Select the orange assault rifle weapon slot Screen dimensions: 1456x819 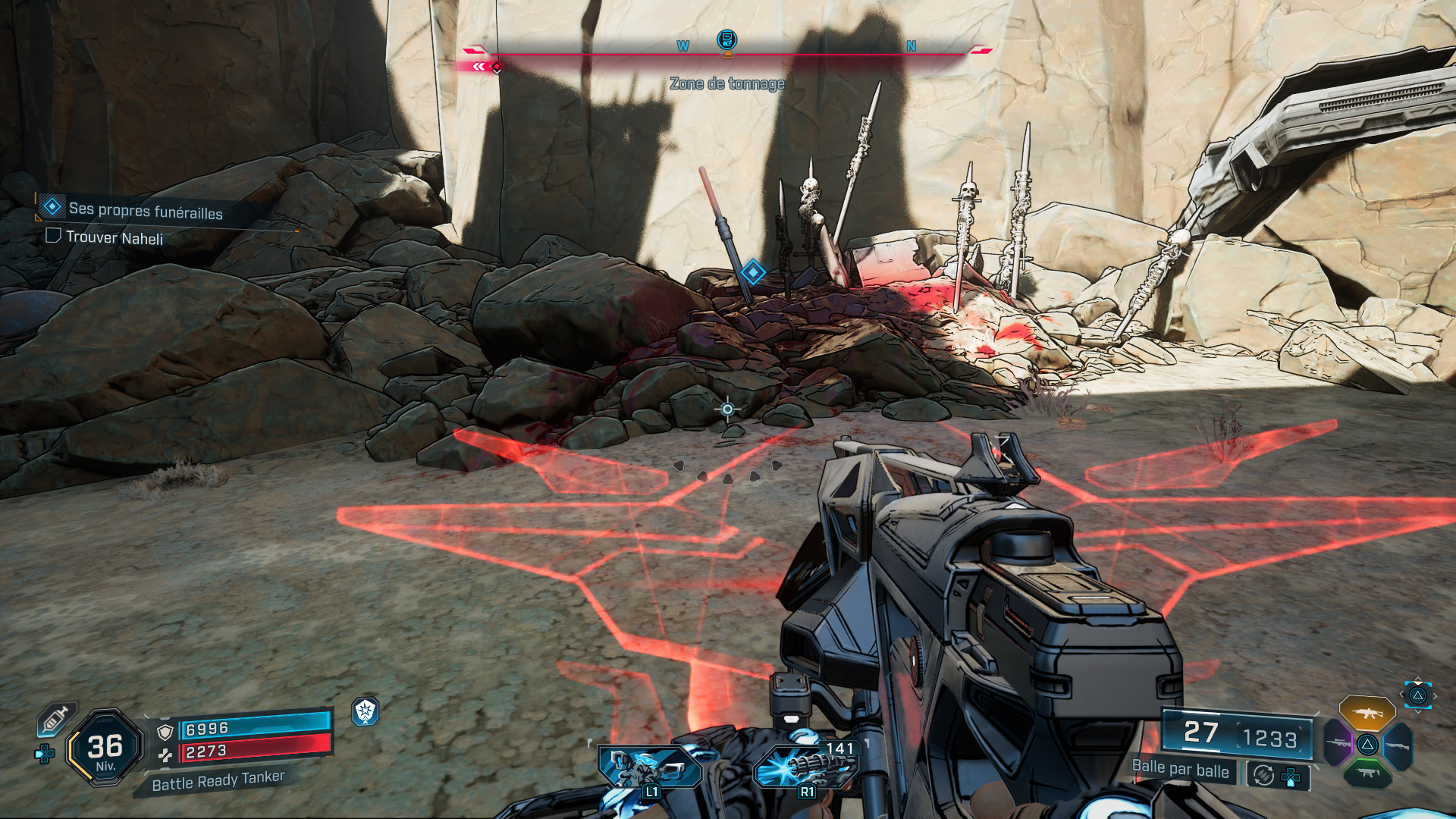click(x=1368, y=712)
